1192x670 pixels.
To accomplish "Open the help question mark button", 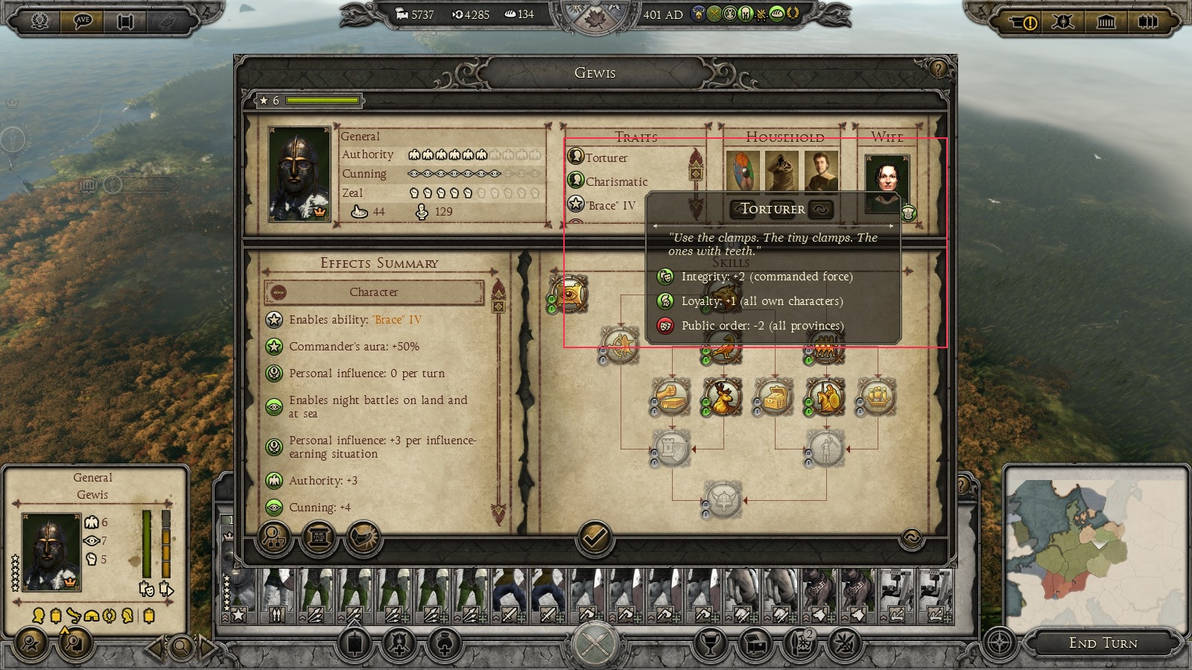I will pos(937,69).
